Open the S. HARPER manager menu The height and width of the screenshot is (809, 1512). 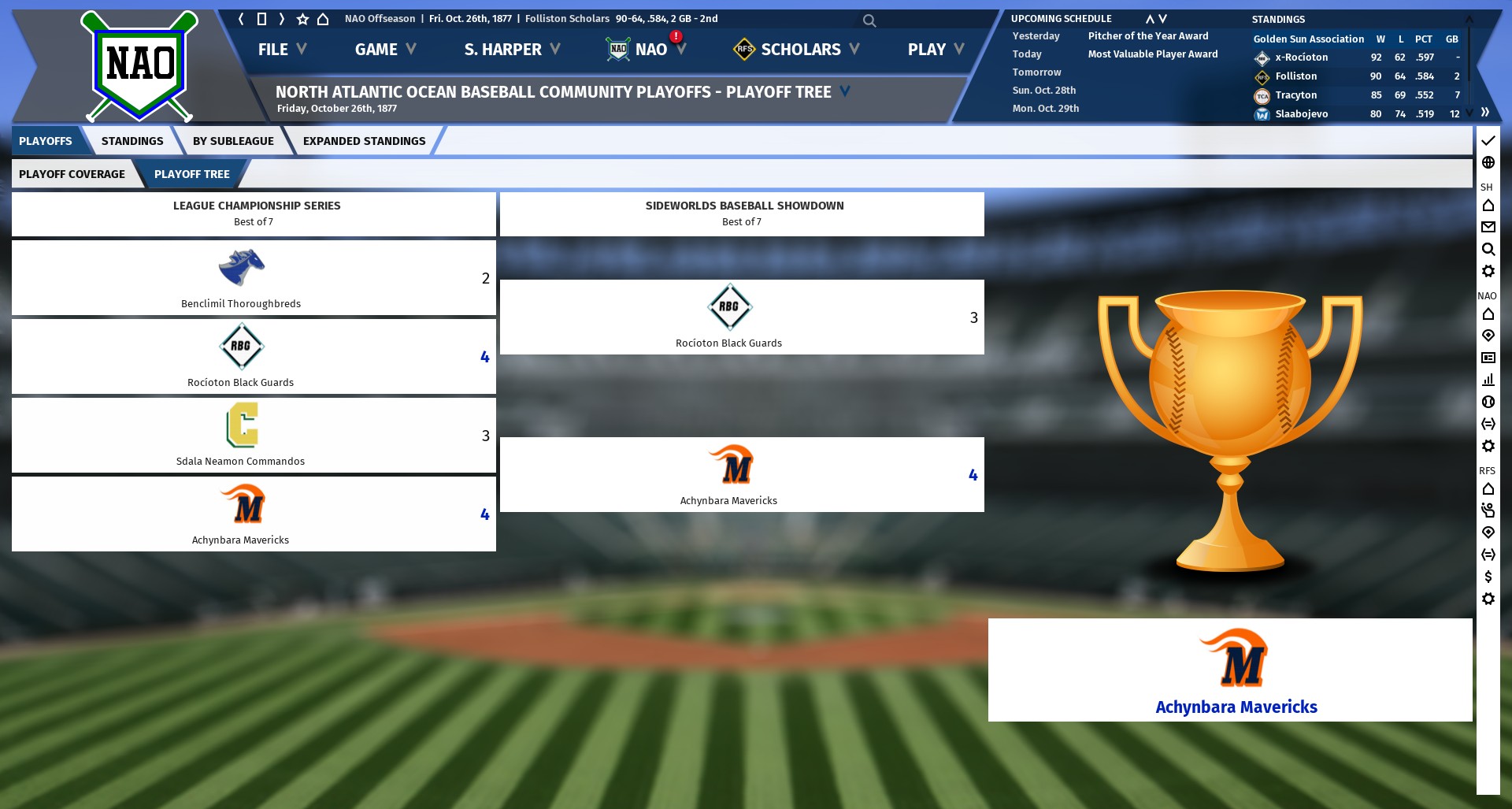pos(511,50)
